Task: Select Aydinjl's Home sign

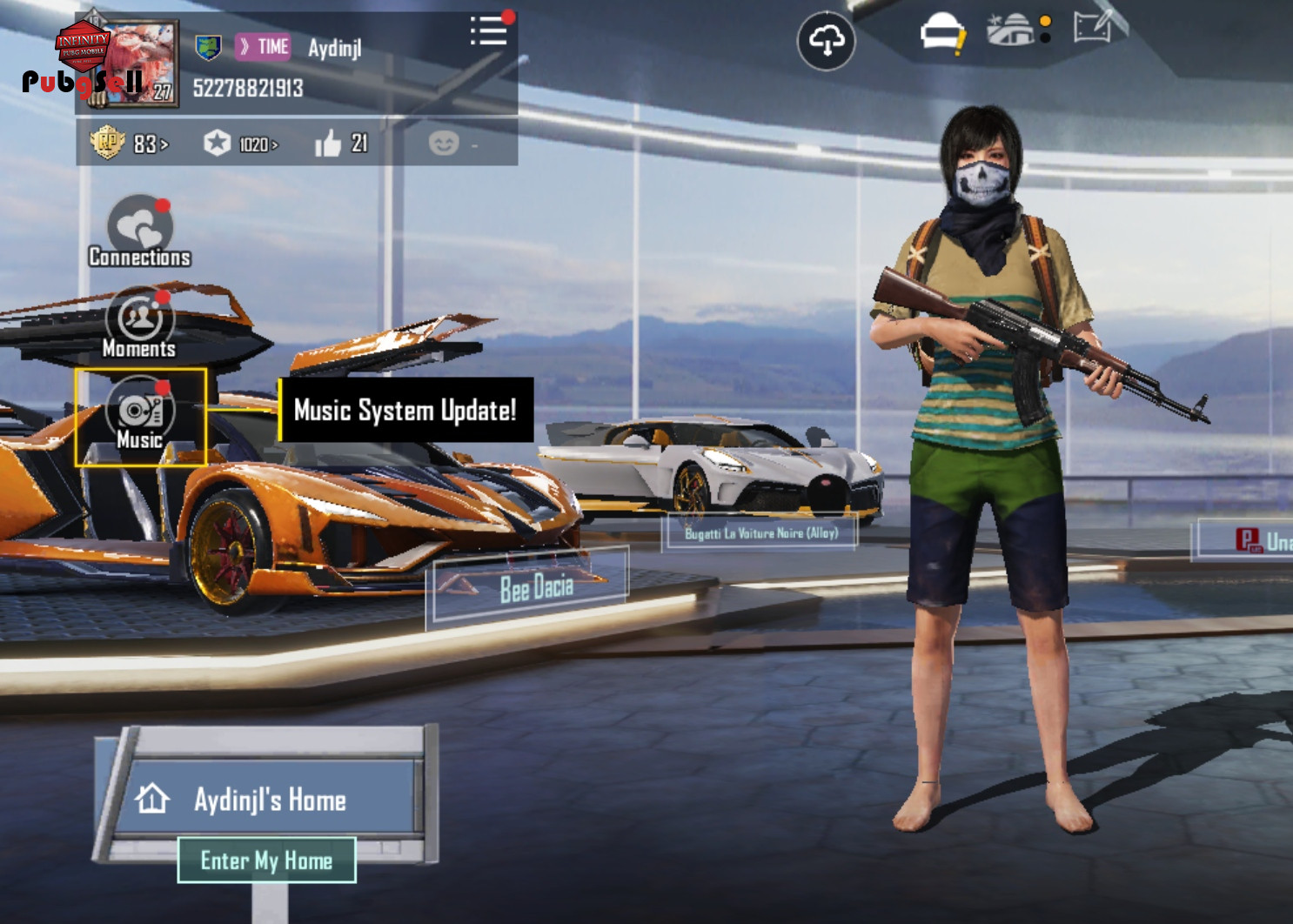Action: (x=270, y=799)
